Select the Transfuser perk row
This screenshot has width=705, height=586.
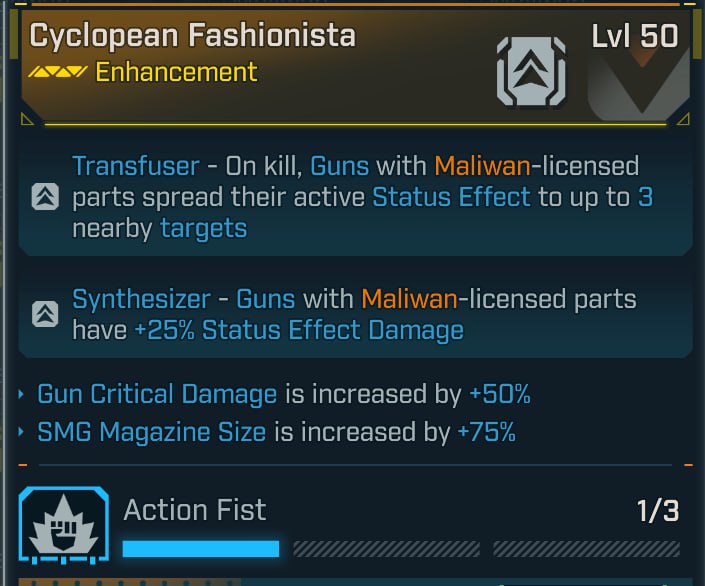pos(355,197)
